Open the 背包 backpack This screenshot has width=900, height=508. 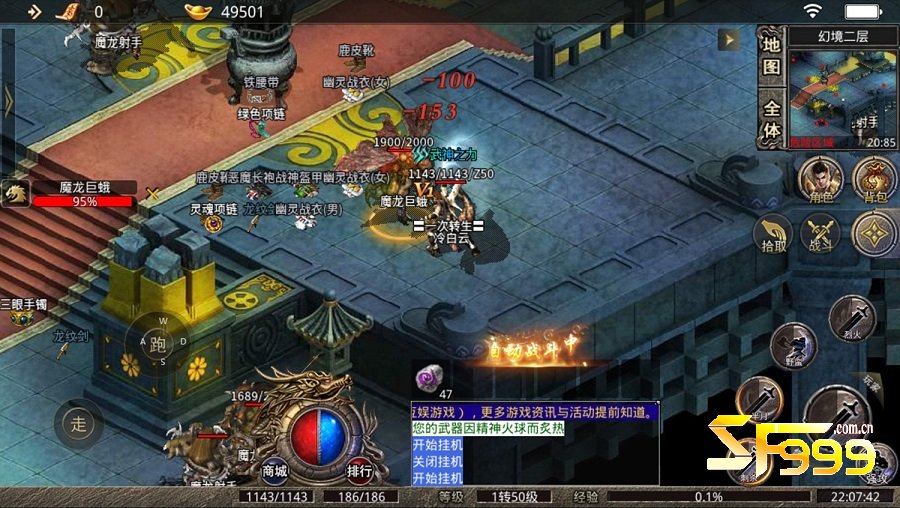click(874, 179)
